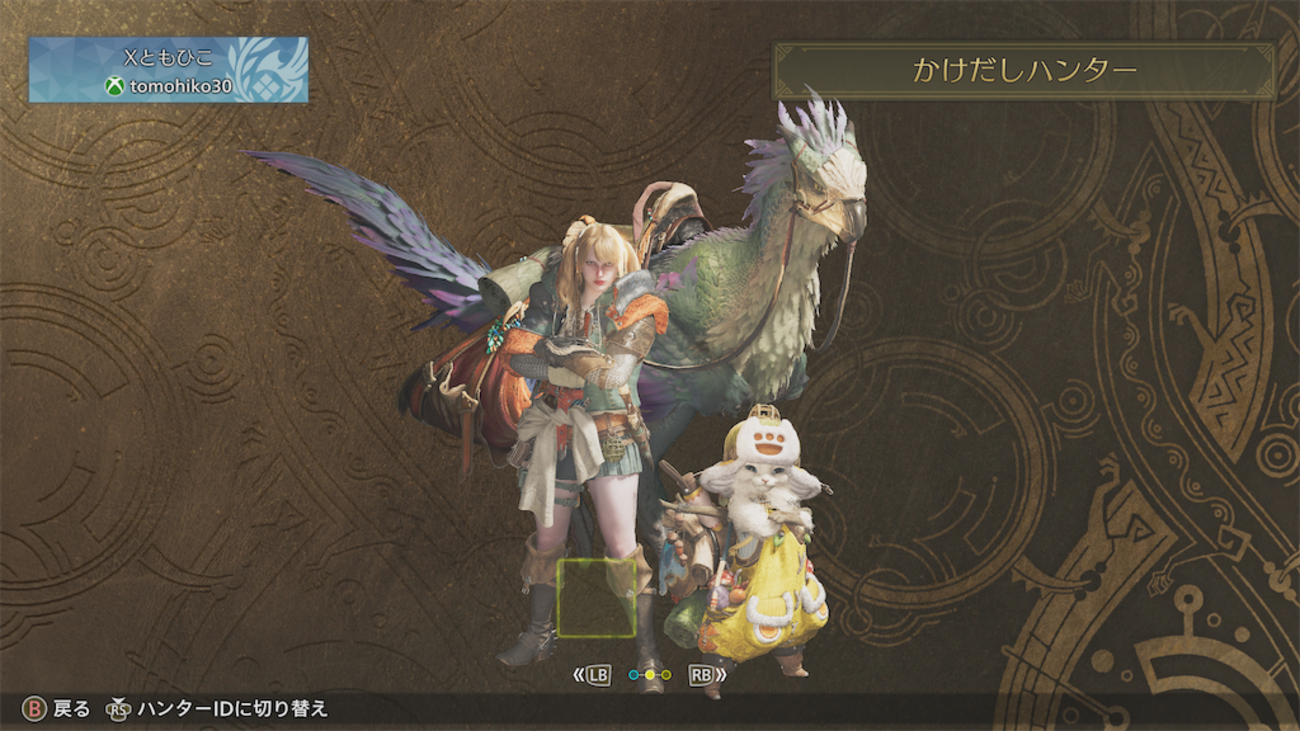This screenshot has height=731, width=1300.
Task: Select the Xともひこ player name card
Action: pyautogui.click(x=168, y=70)
